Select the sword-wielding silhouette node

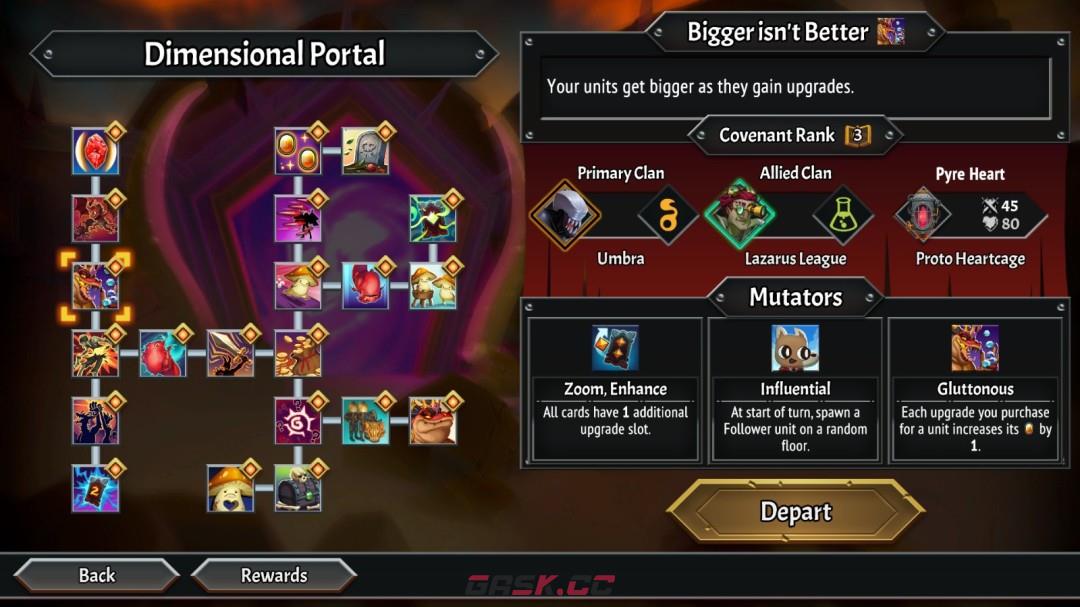click(x=230, y=353)
